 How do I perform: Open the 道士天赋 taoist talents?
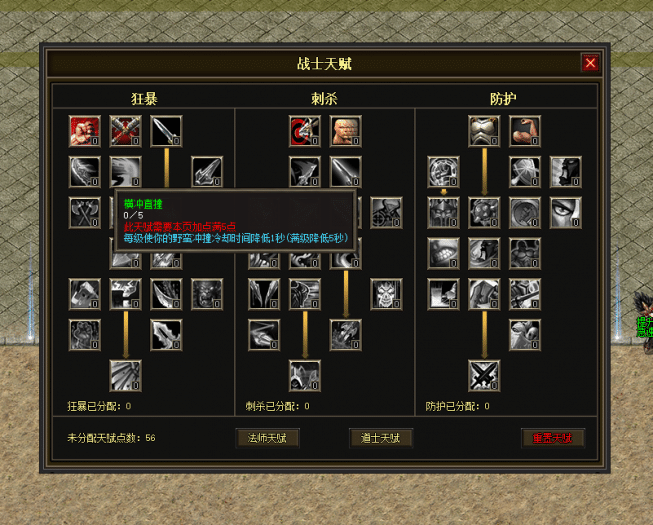pyautogui.click(x=381, y=438)
